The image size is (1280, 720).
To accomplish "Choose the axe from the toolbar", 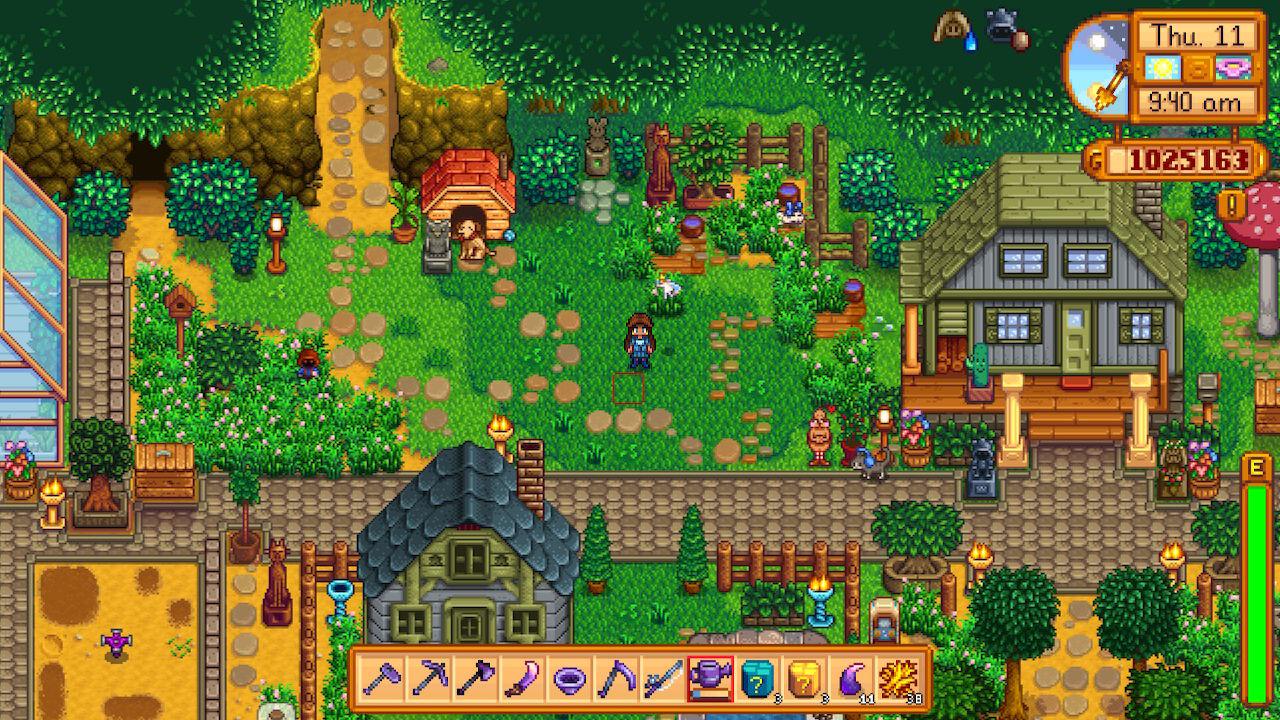I will tap(475, 679).
